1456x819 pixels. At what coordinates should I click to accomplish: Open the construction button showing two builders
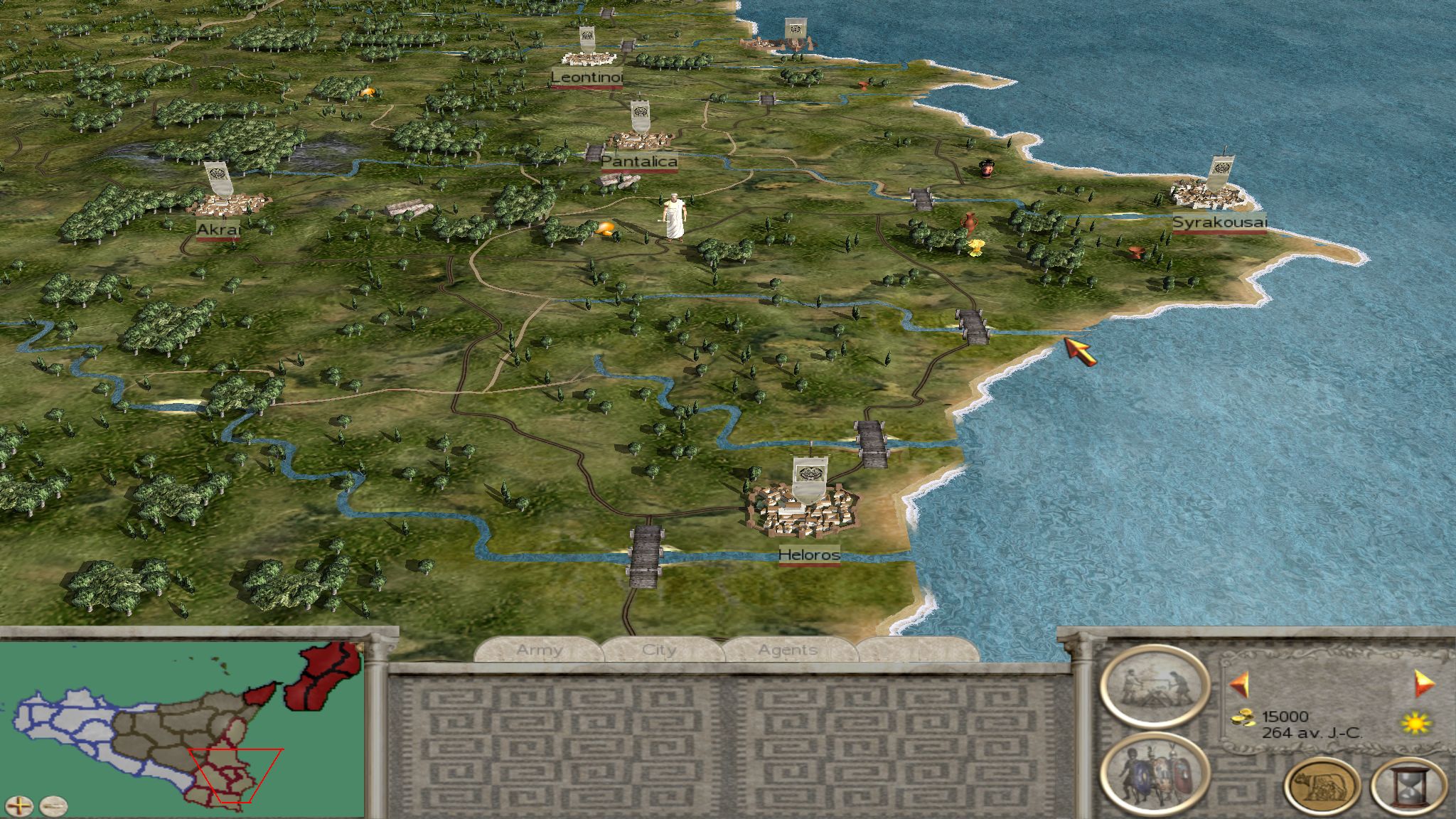(1154, 687)
